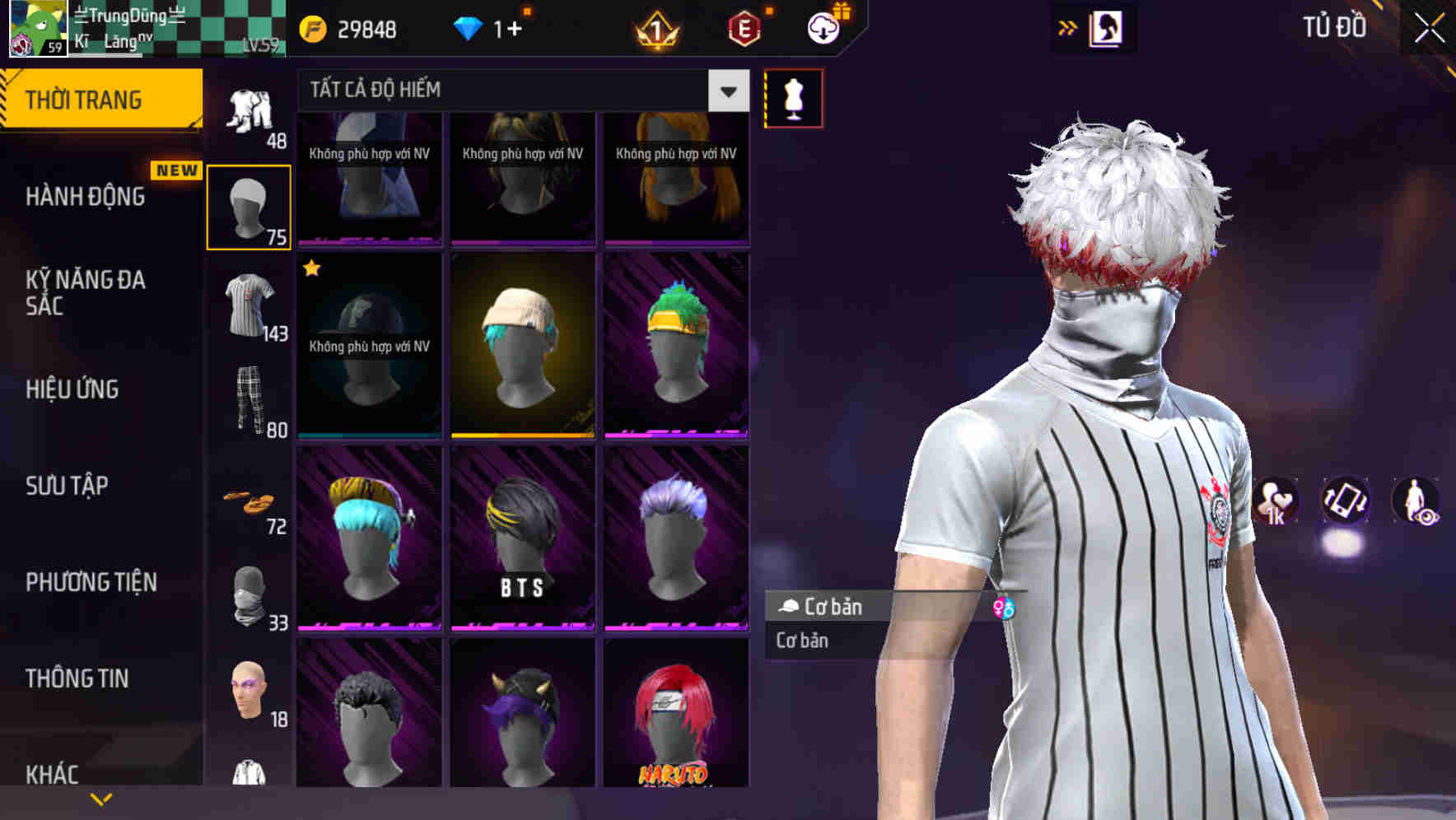
Task: Click the double-arrow collapse icon in the top bar
Action: [1067, 27]
